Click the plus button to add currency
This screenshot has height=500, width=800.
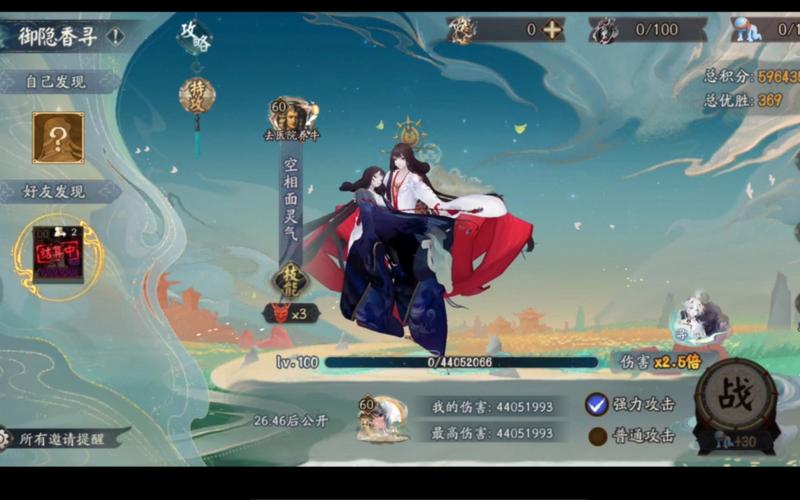tap(552, 30)
